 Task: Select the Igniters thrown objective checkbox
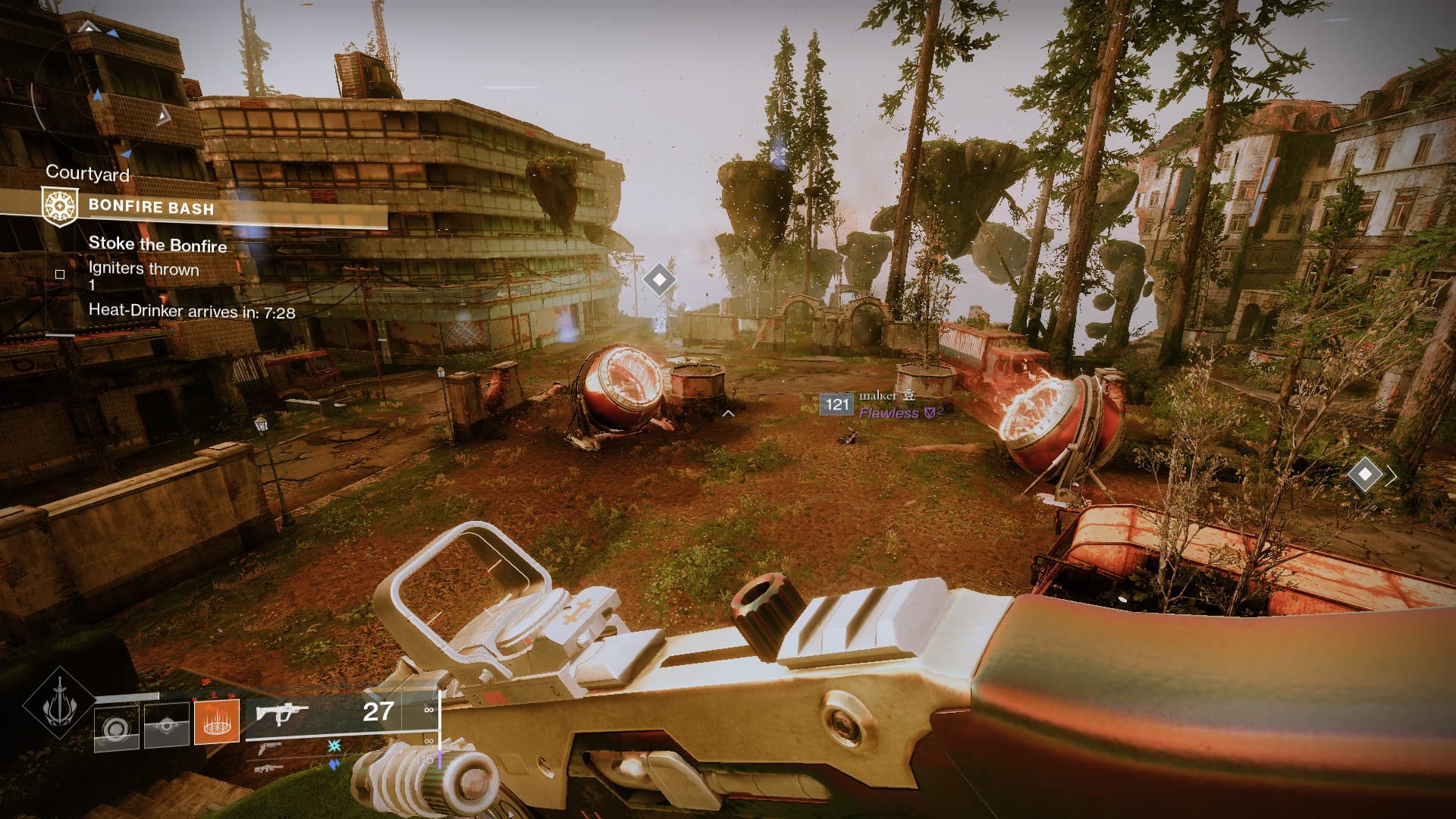60,275
